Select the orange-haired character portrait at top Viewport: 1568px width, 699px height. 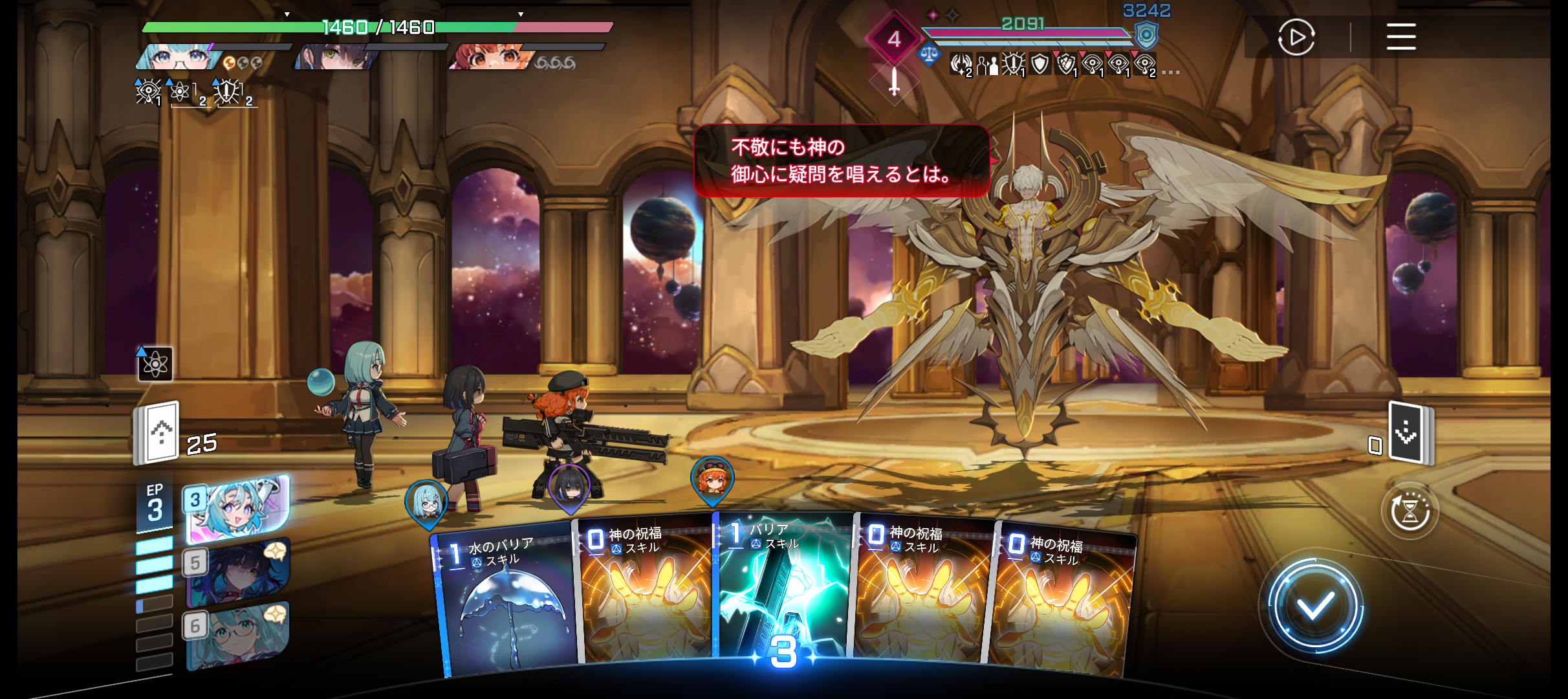point(492,58)
